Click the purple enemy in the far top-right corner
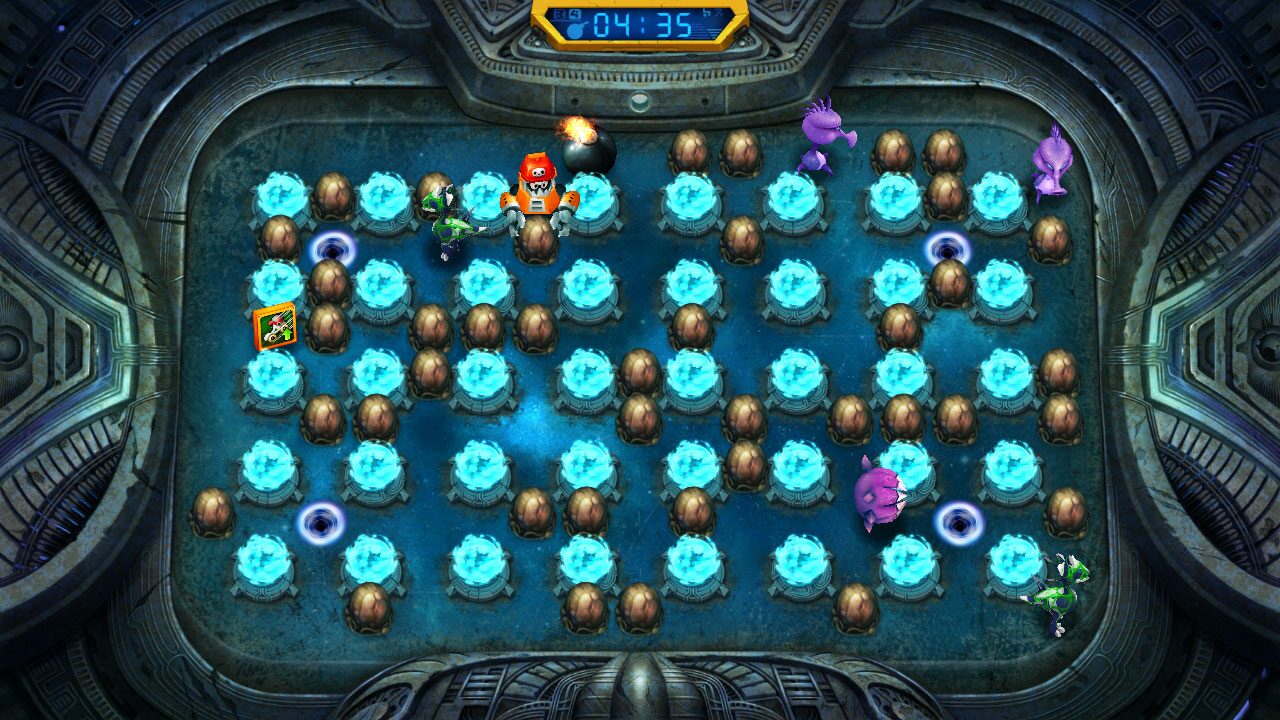Image resolution: width=1280 pixels, height=720 pixels. click(x=1050, y=165)
